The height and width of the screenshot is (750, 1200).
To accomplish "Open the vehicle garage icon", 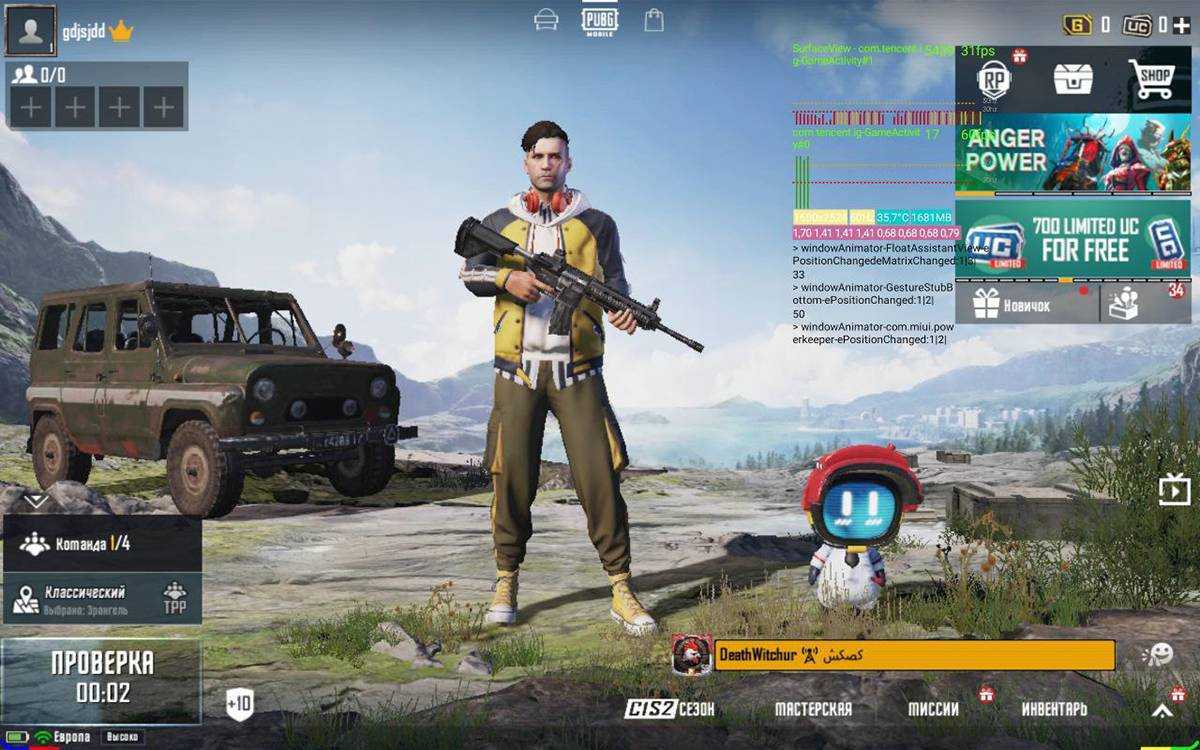I will pyautogui.click(x=546, y=20).
